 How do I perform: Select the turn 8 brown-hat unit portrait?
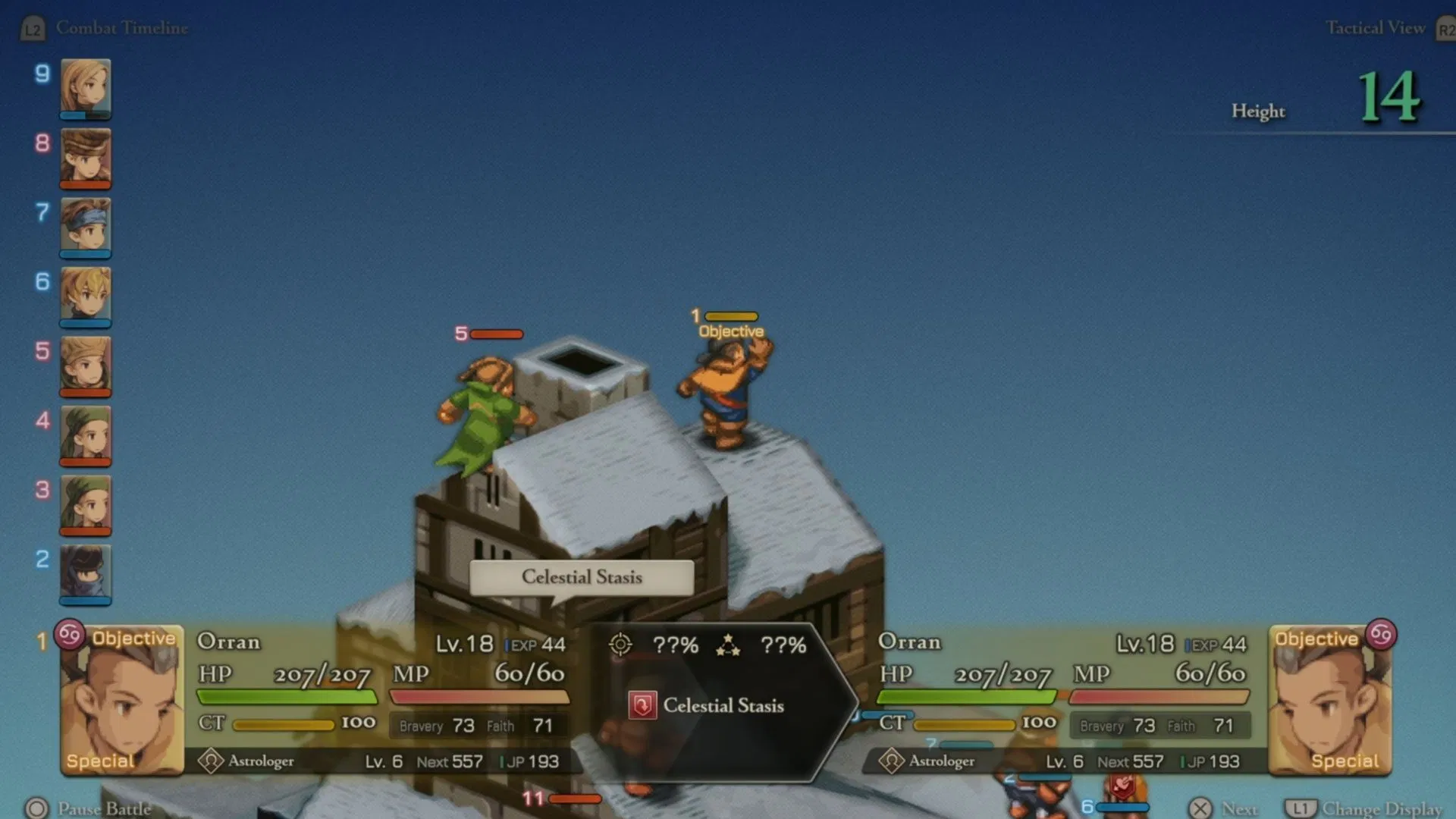[86, 156]
